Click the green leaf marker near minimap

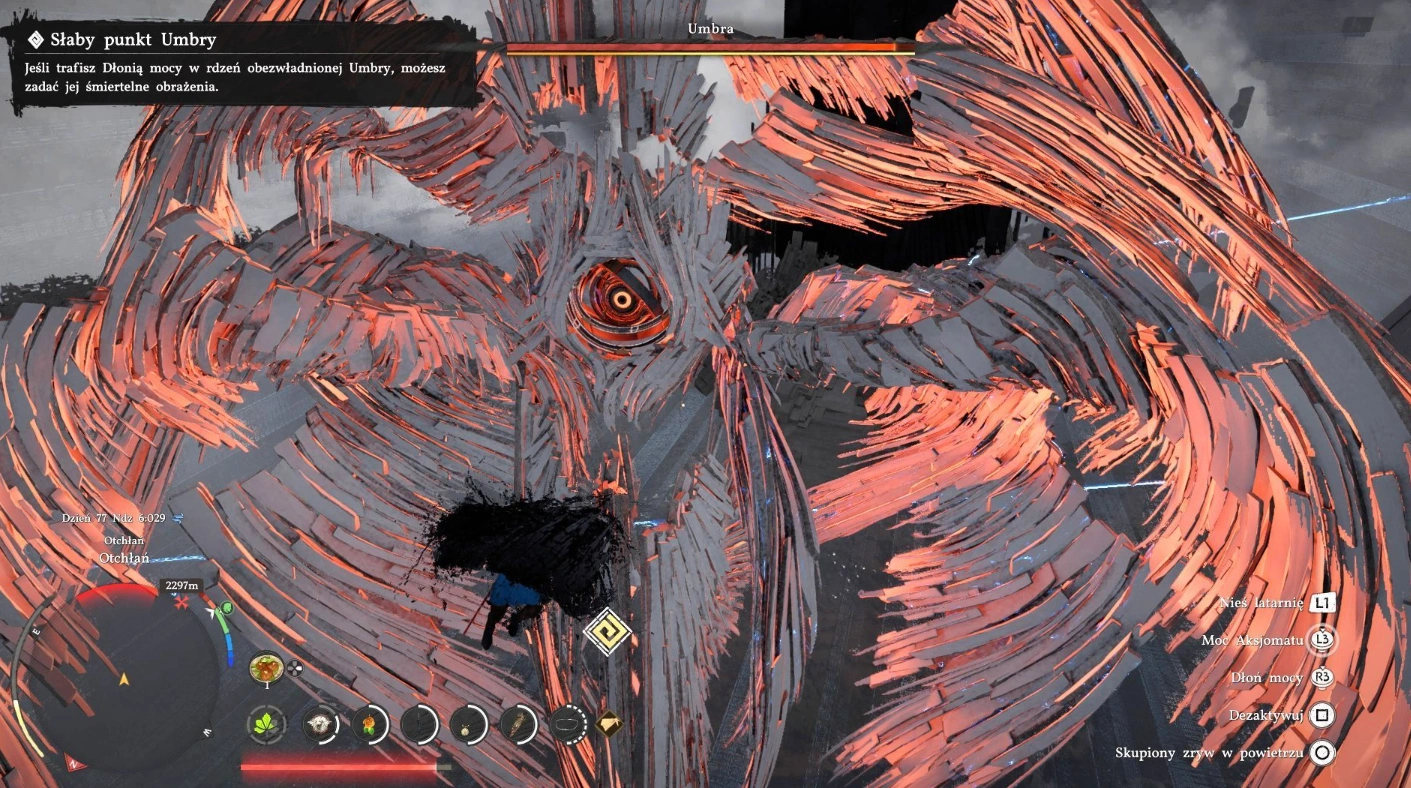pyautogui.click(x=227, y=608)
